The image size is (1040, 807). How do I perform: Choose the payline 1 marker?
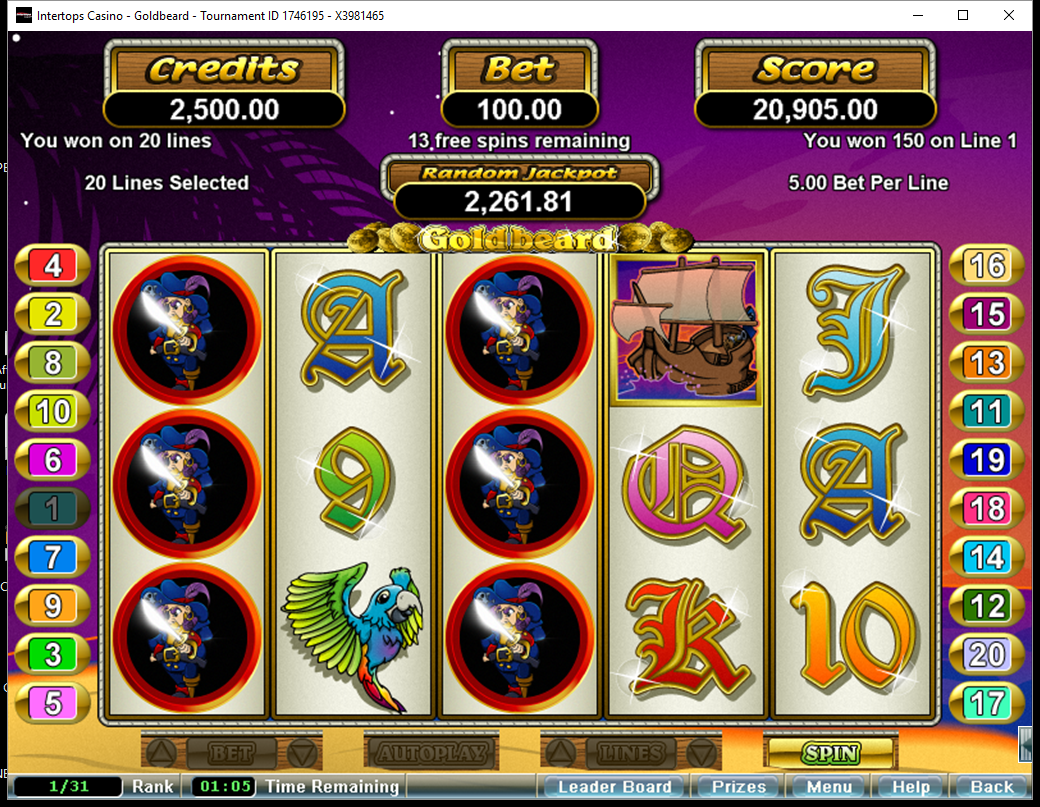(53, 509)
